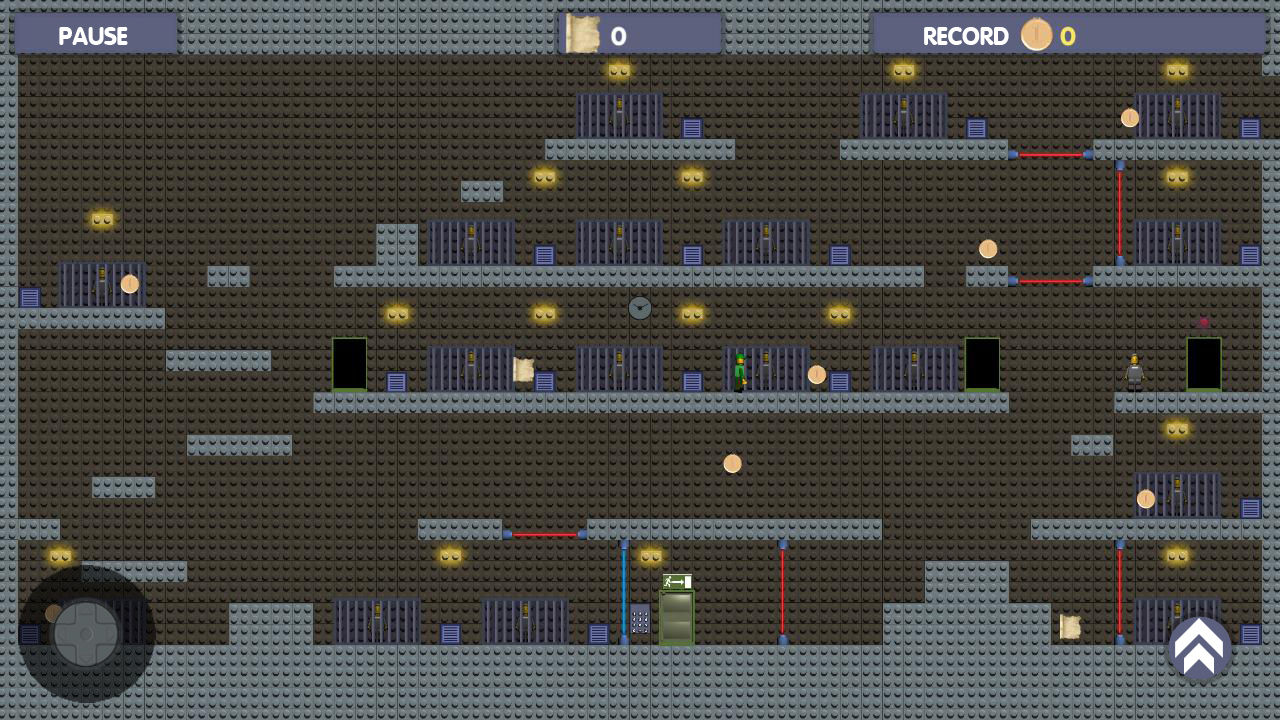This screenshot has width=1280, height=720.
Task: Flip the switch atop the blue beam
Action: (x=625, y=544)
